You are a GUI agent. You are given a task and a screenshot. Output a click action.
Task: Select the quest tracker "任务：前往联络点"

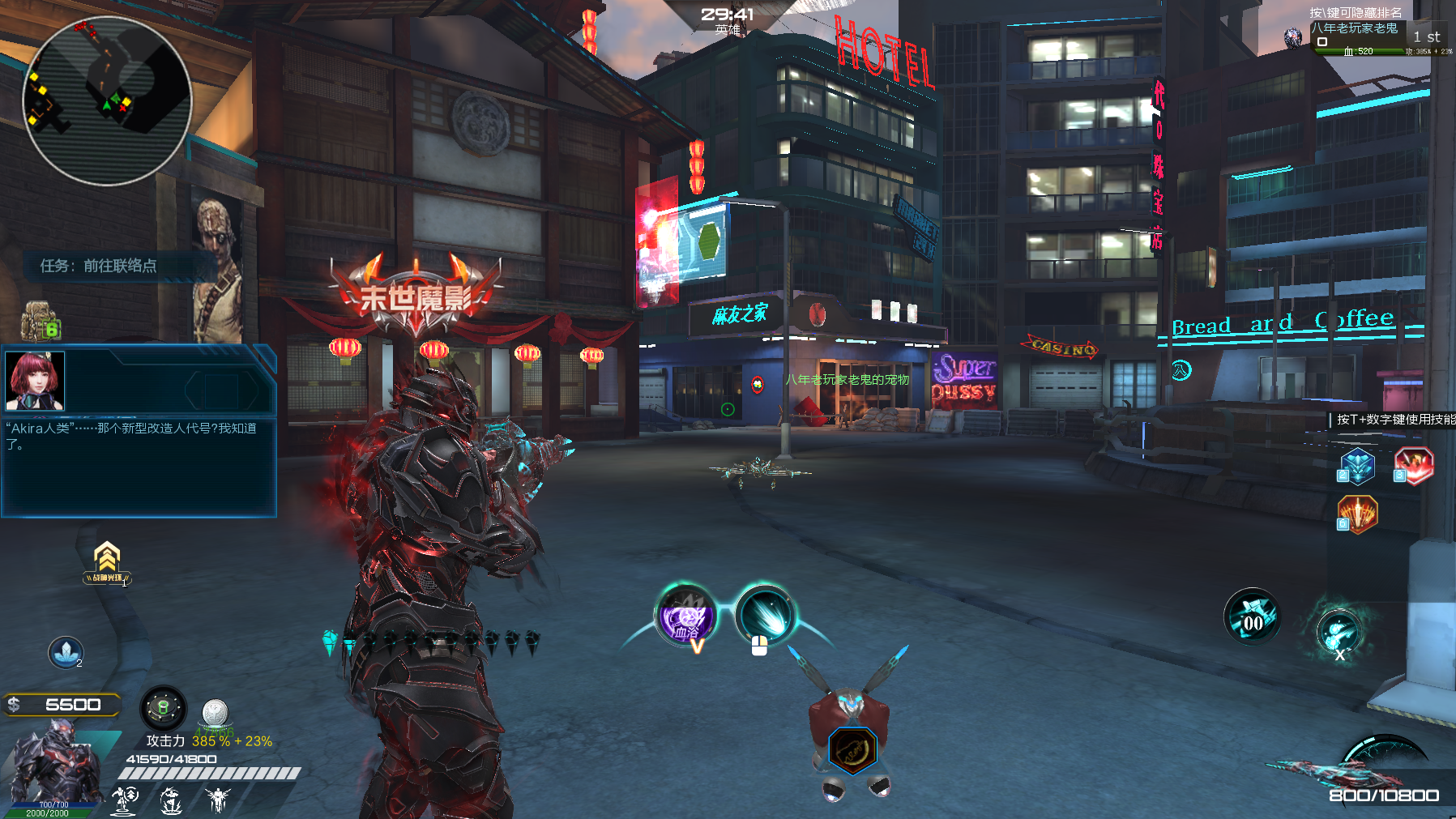point(99,266)
